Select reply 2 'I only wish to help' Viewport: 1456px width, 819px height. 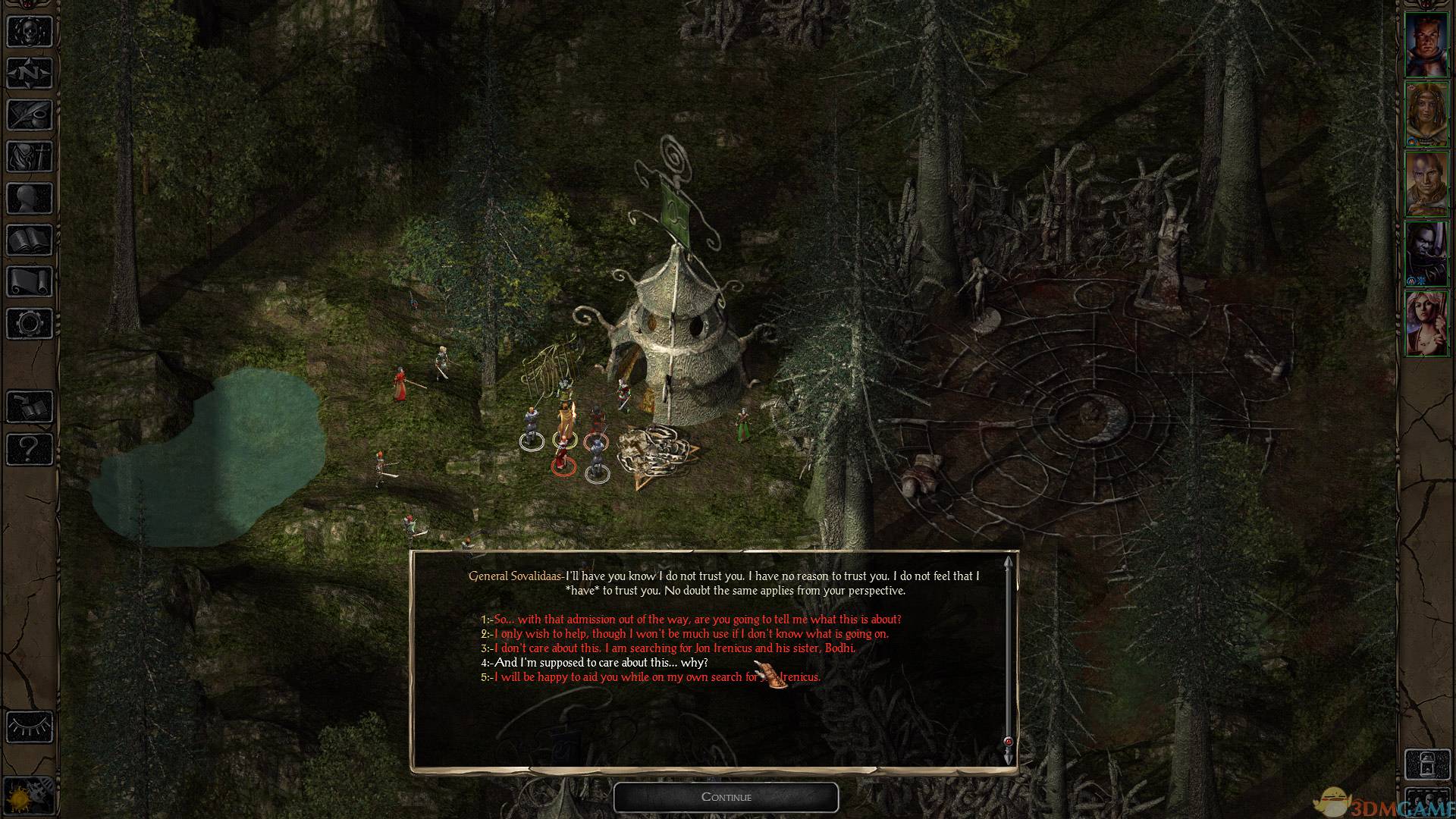click(x=690, y=634)
